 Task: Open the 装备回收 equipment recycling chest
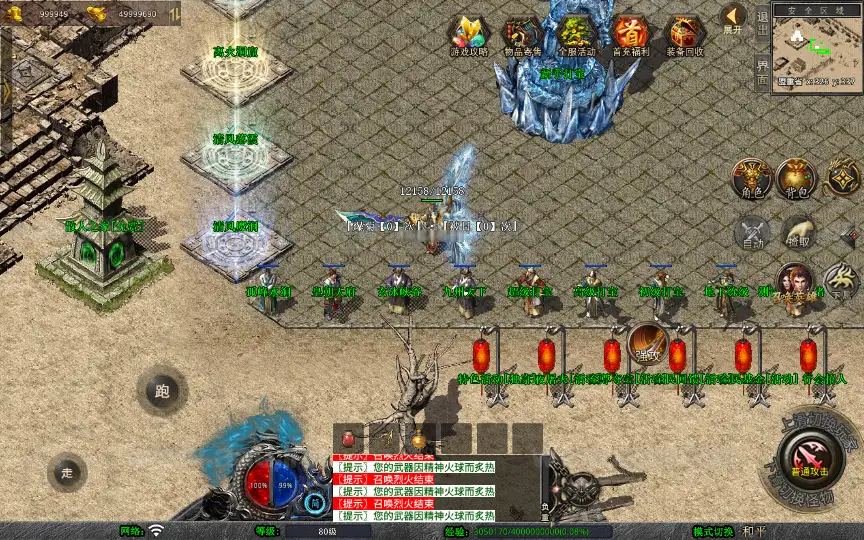tap(684, 33)
